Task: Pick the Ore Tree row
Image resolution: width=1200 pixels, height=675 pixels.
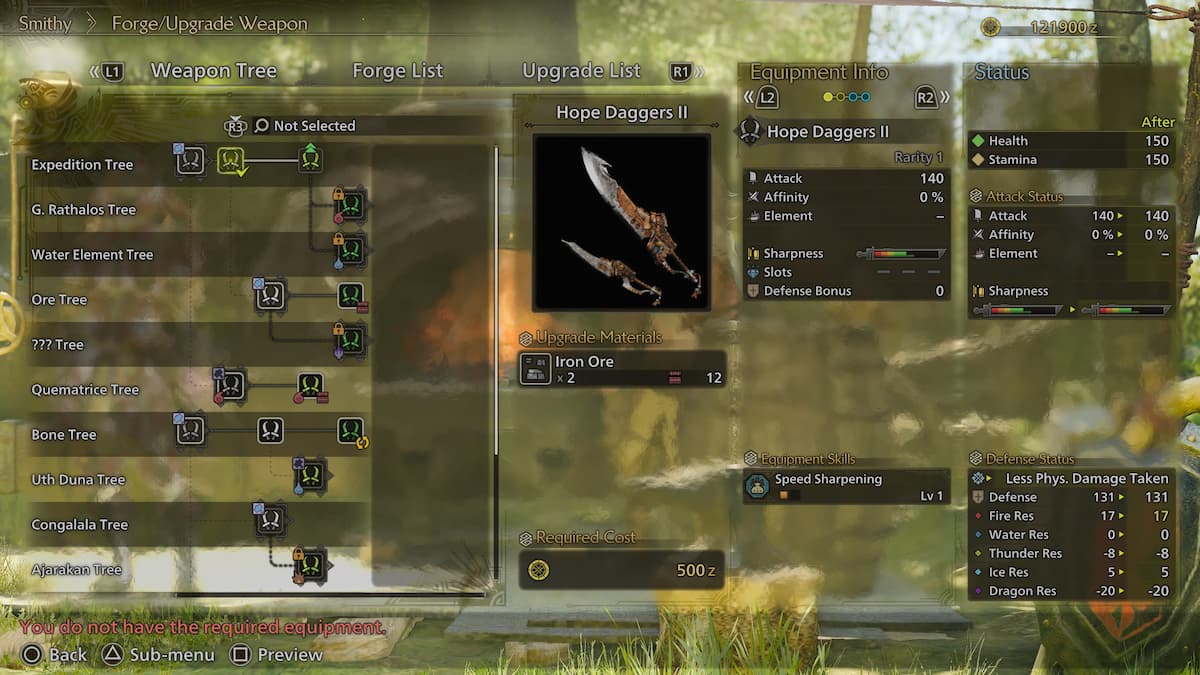Action: (59, 300)
